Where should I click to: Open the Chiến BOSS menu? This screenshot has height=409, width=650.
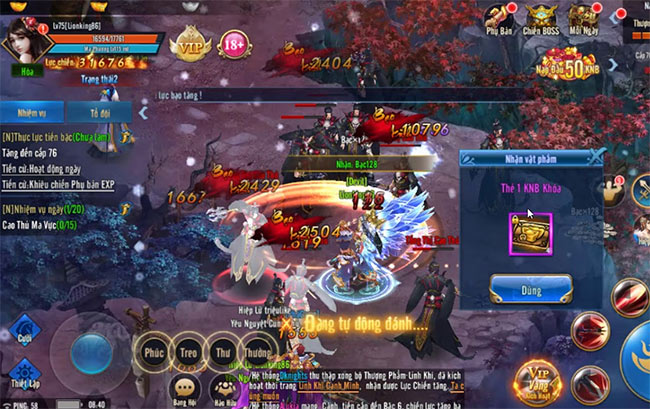pos(543,20)
